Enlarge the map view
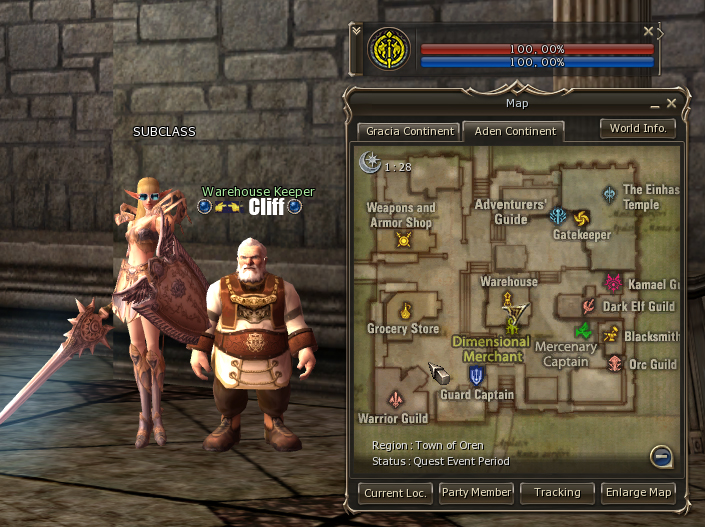 pos(638,492)
